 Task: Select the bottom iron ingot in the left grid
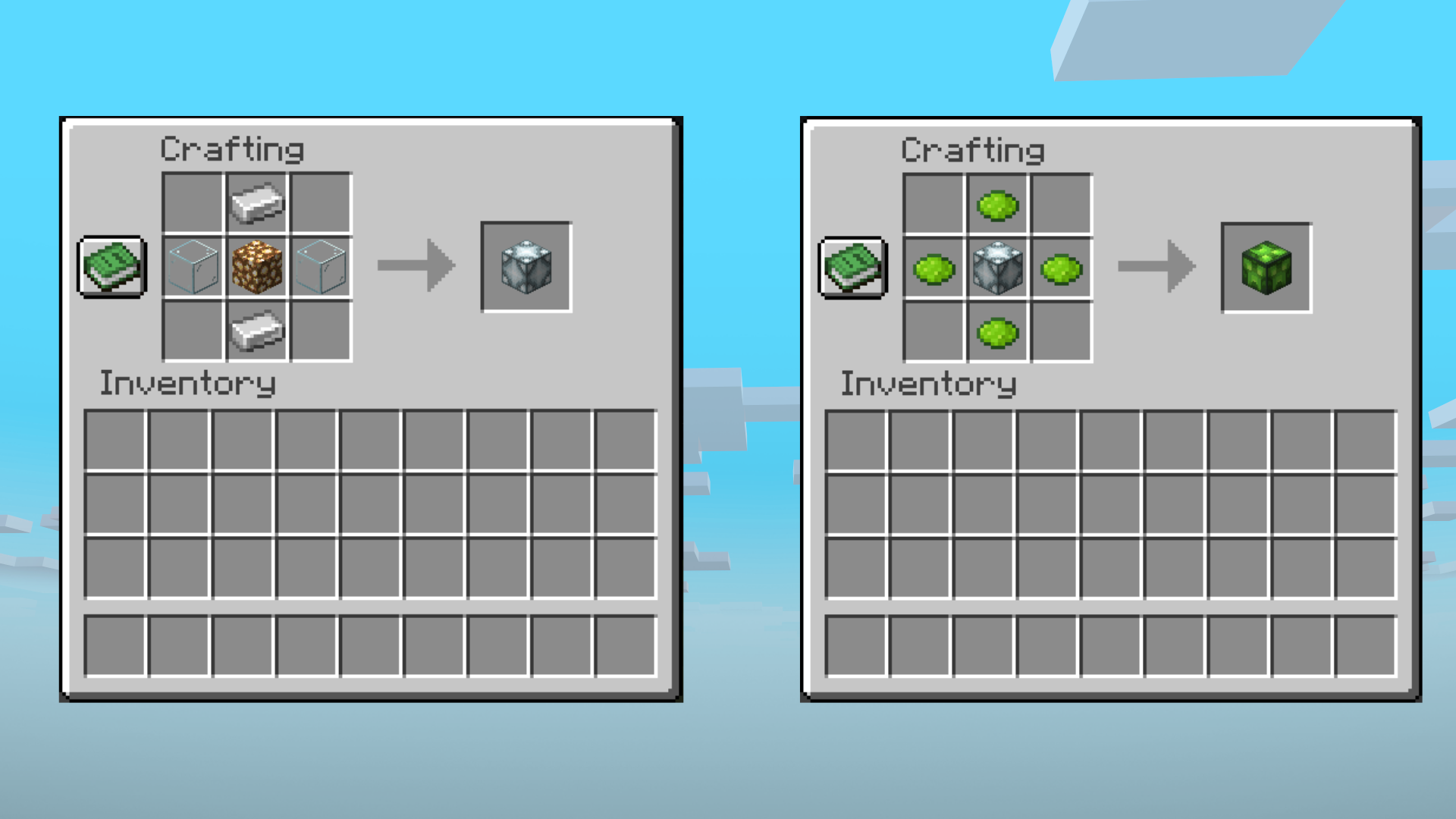(256, 331)
